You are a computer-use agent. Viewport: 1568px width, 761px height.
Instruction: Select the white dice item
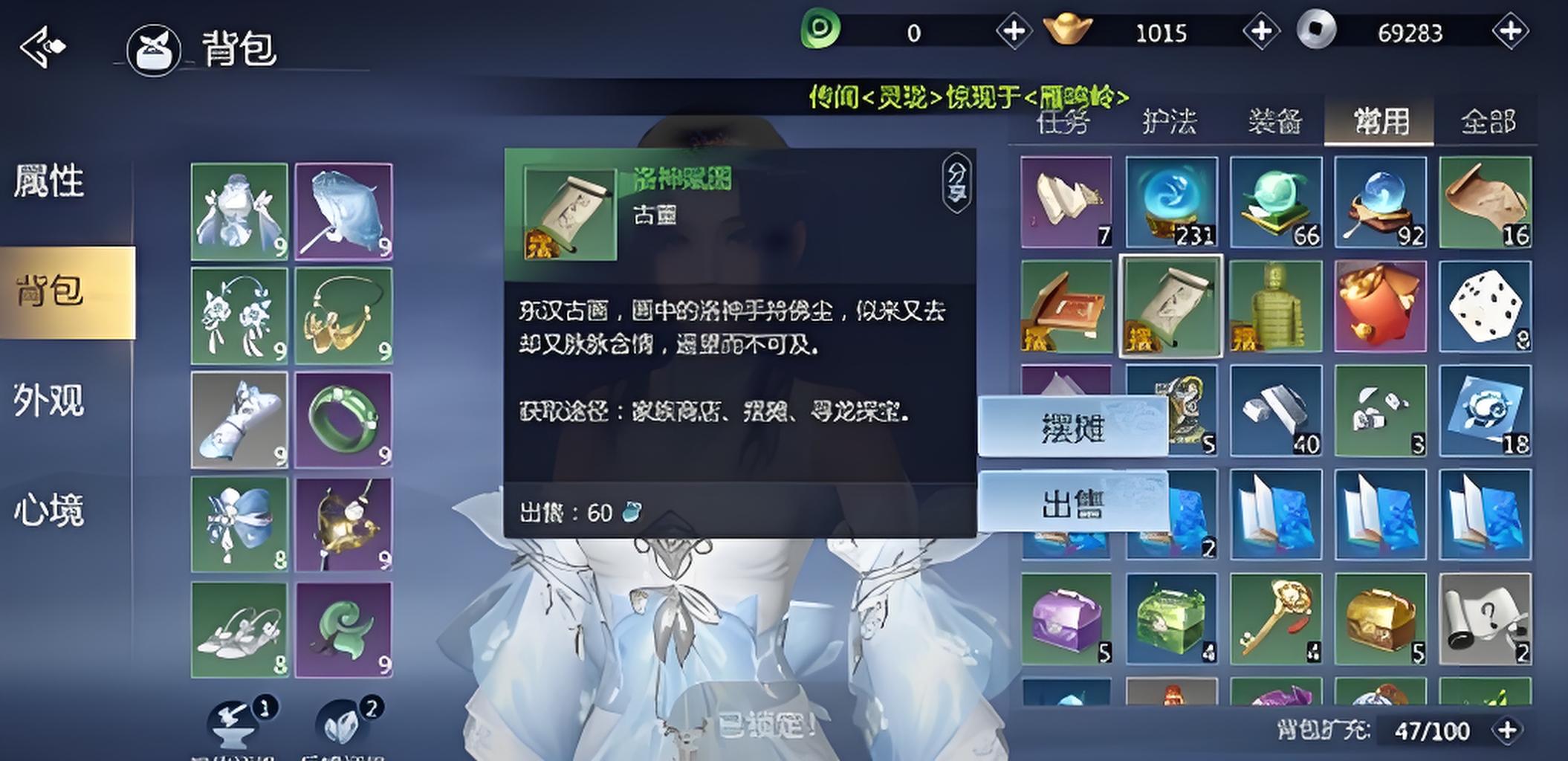click(x=1484, y=307)
